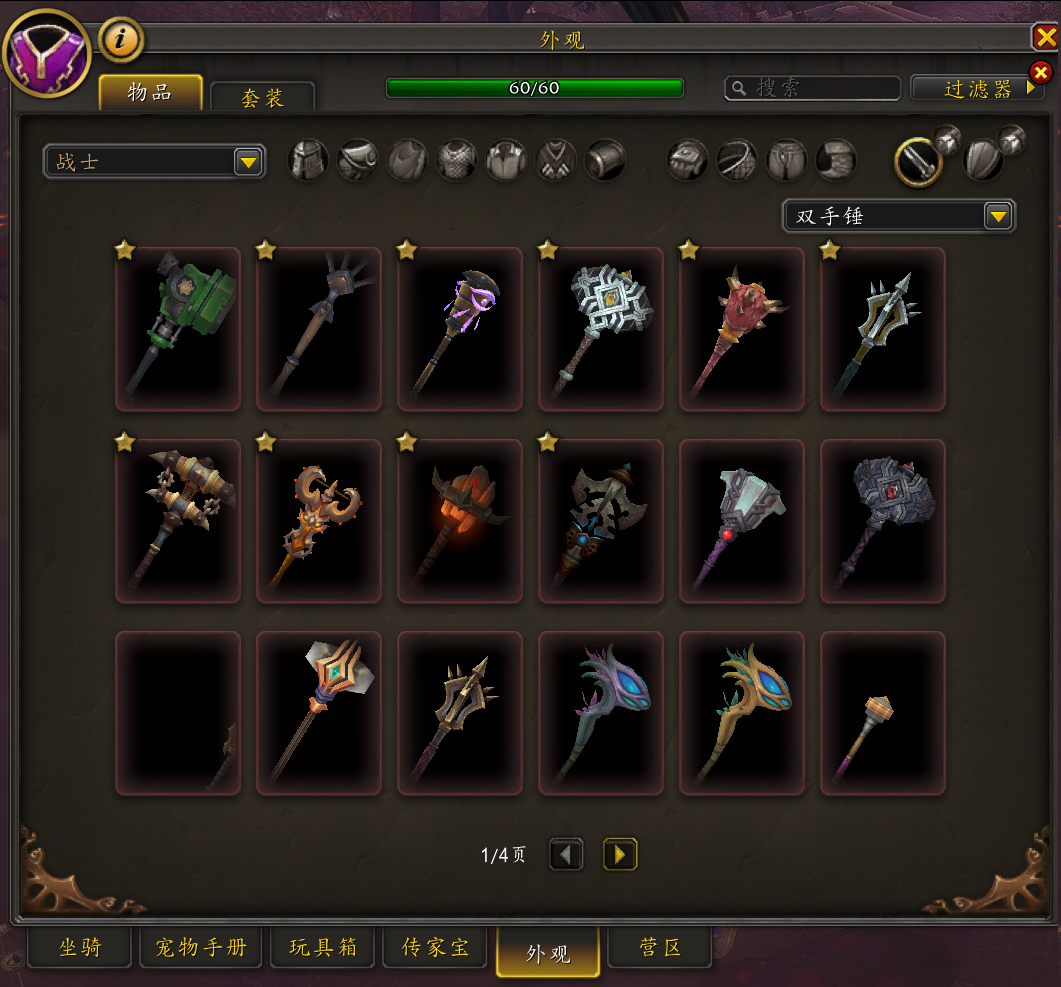Open the 过滤器 filter menu
The image size is (1061, 987).
(977, 88)
